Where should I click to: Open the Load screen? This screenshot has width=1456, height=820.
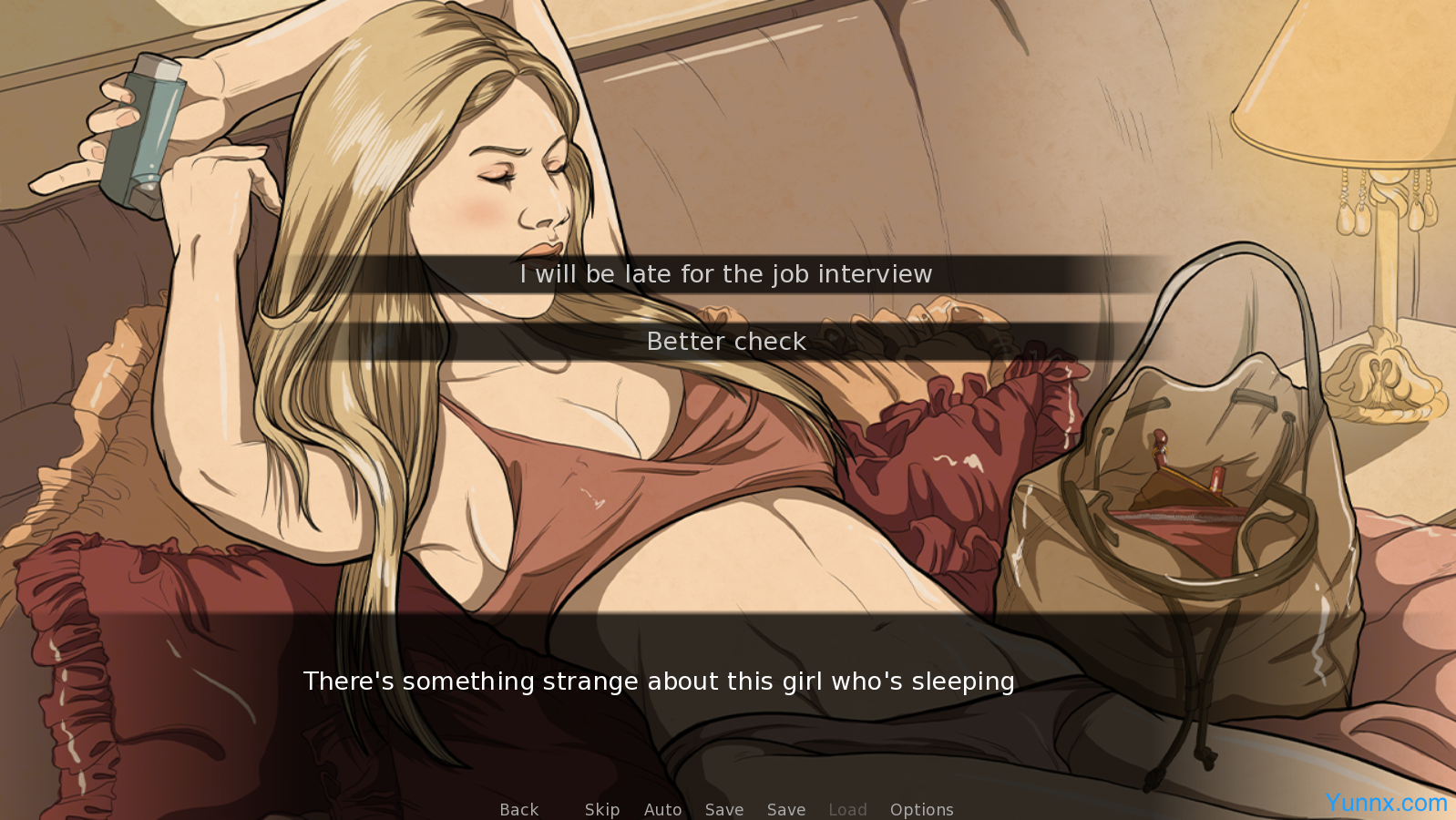(x=847, y=809)
